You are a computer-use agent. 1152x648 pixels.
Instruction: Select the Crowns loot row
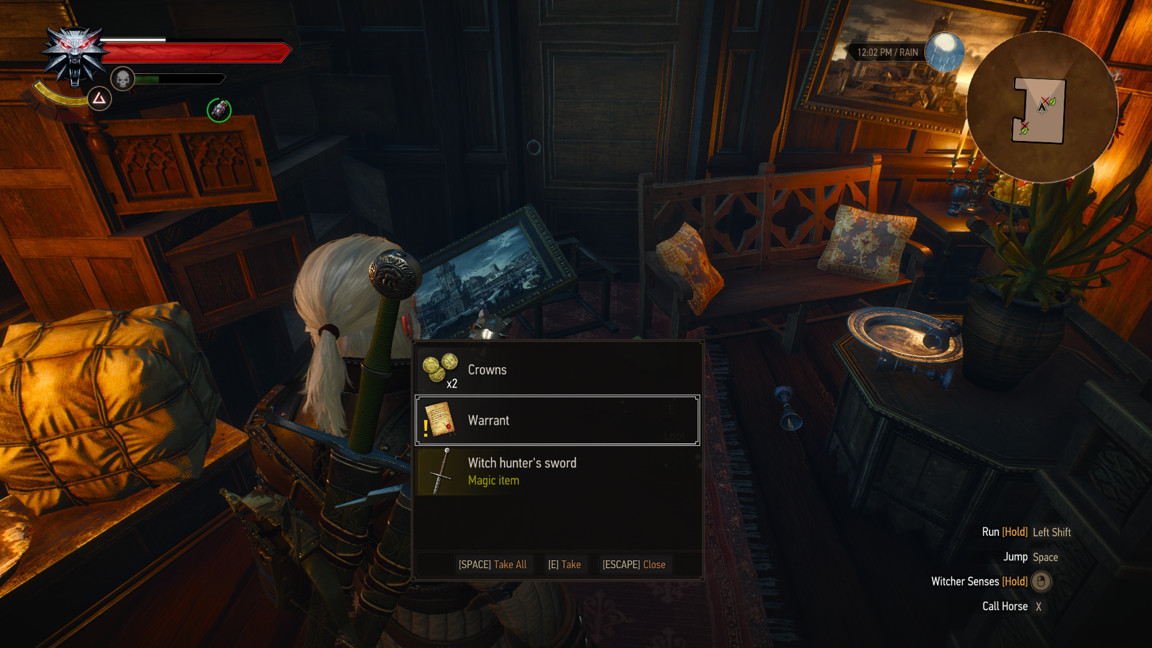[556, 370]
